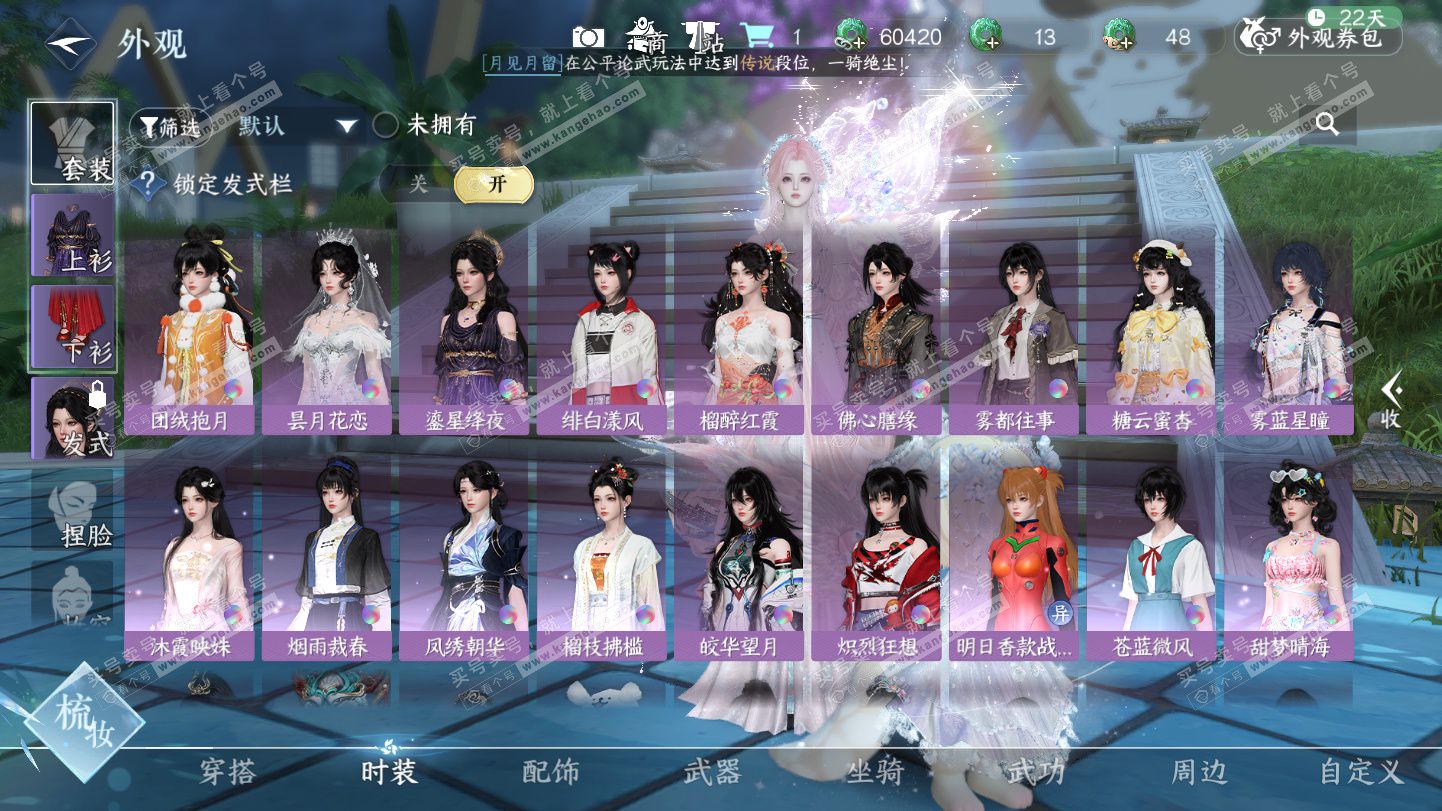
Task: Open the 下衫 category
Action: point(72,327)
